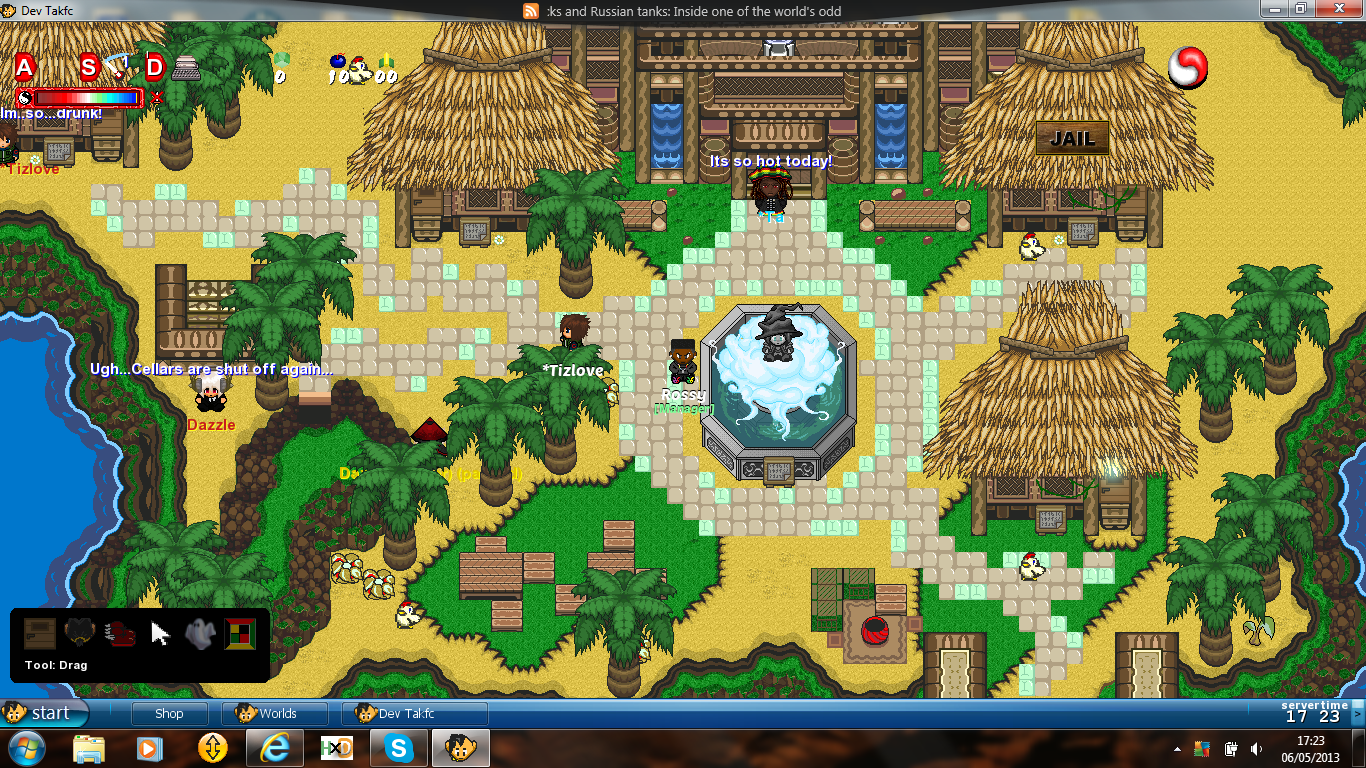The height and width of the screenshot is (768, 1366).
Task: Open the Worlds list
Action: (x=276, y=713)
